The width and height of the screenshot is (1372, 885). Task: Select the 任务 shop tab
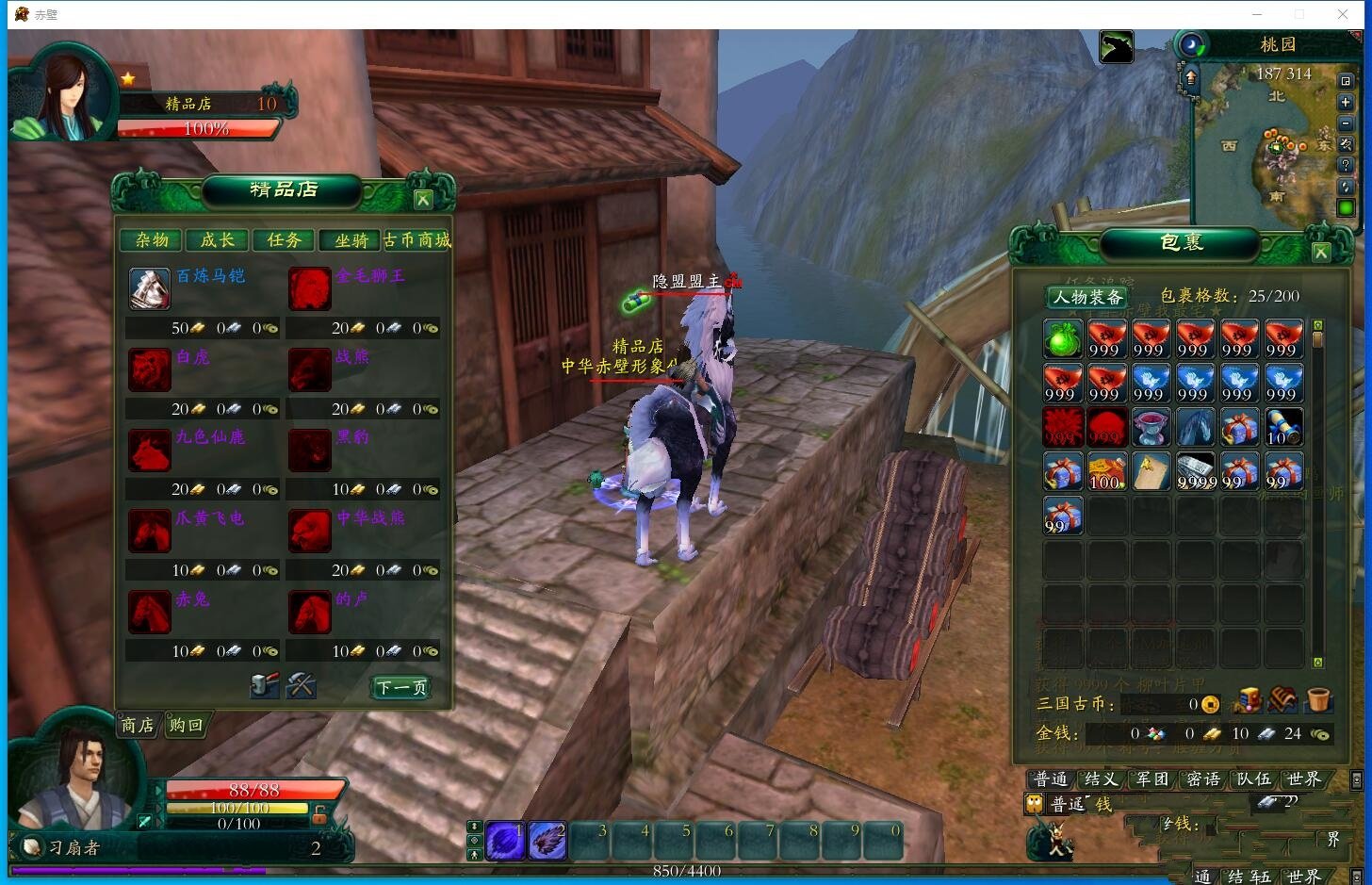tap(284, 240)
